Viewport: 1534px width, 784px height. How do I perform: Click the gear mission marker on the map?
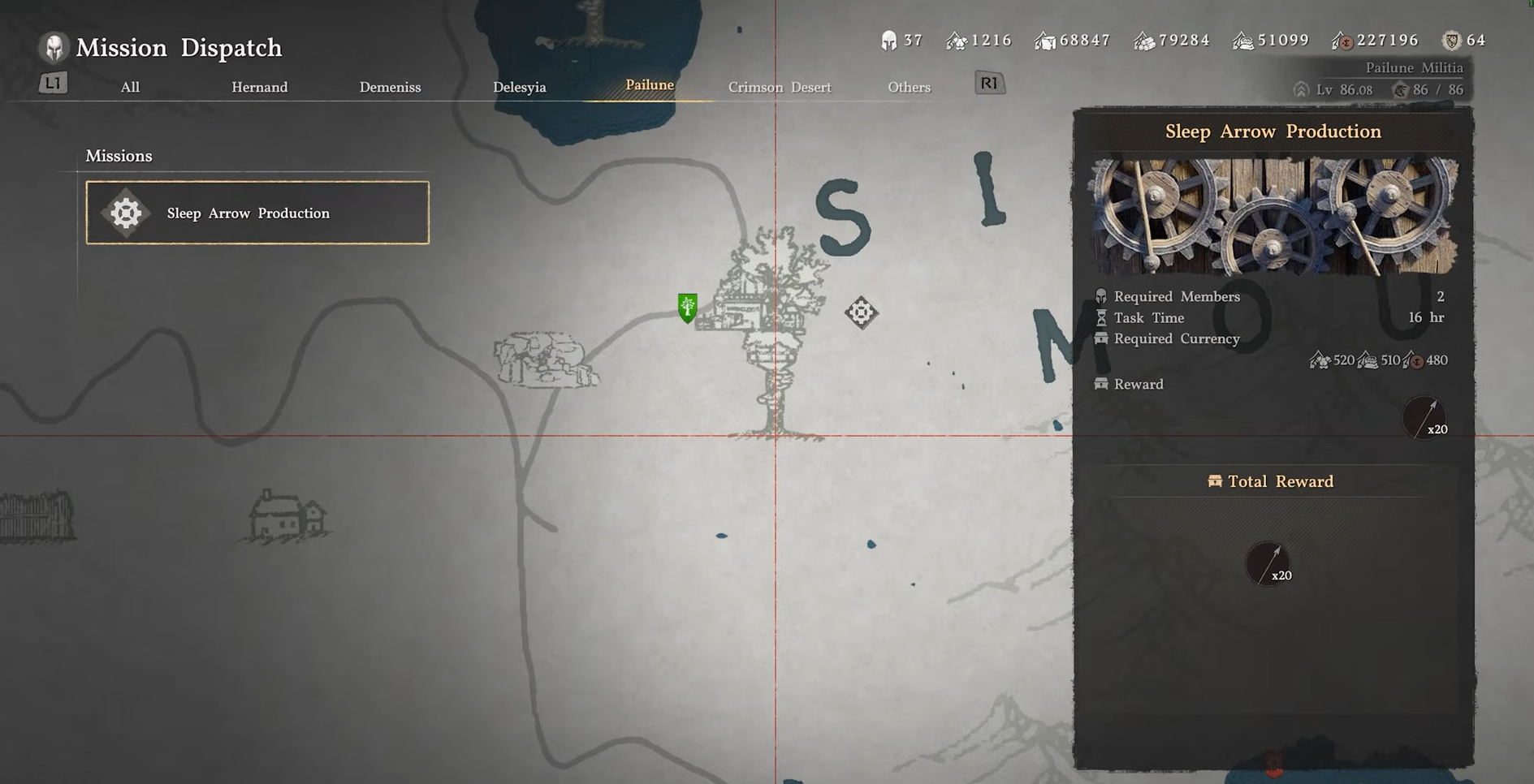(x=861, y=312)
